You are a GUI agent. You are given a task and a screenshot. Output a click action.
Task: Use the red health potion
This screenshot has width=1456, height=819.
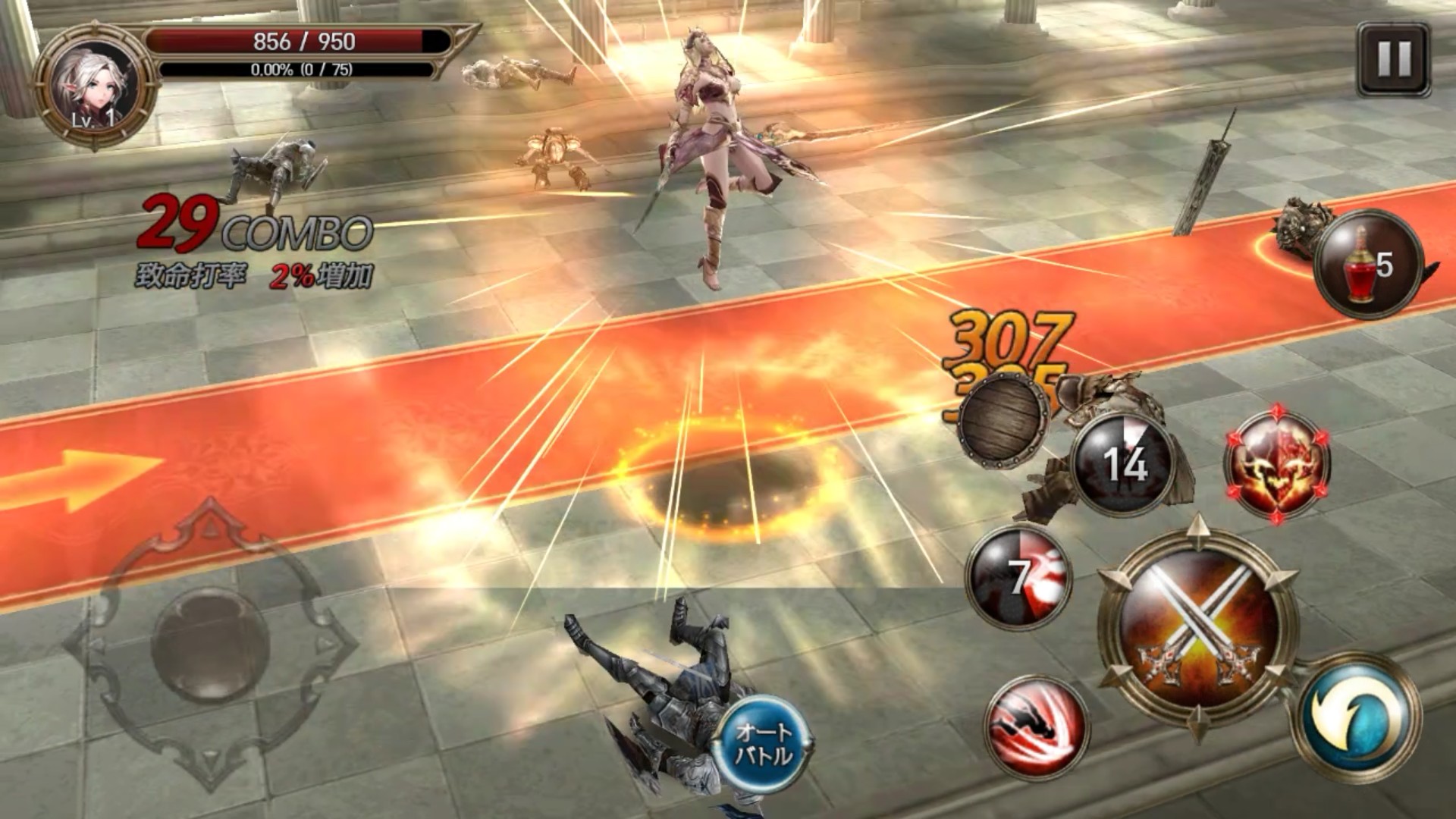pos(1367,265)
